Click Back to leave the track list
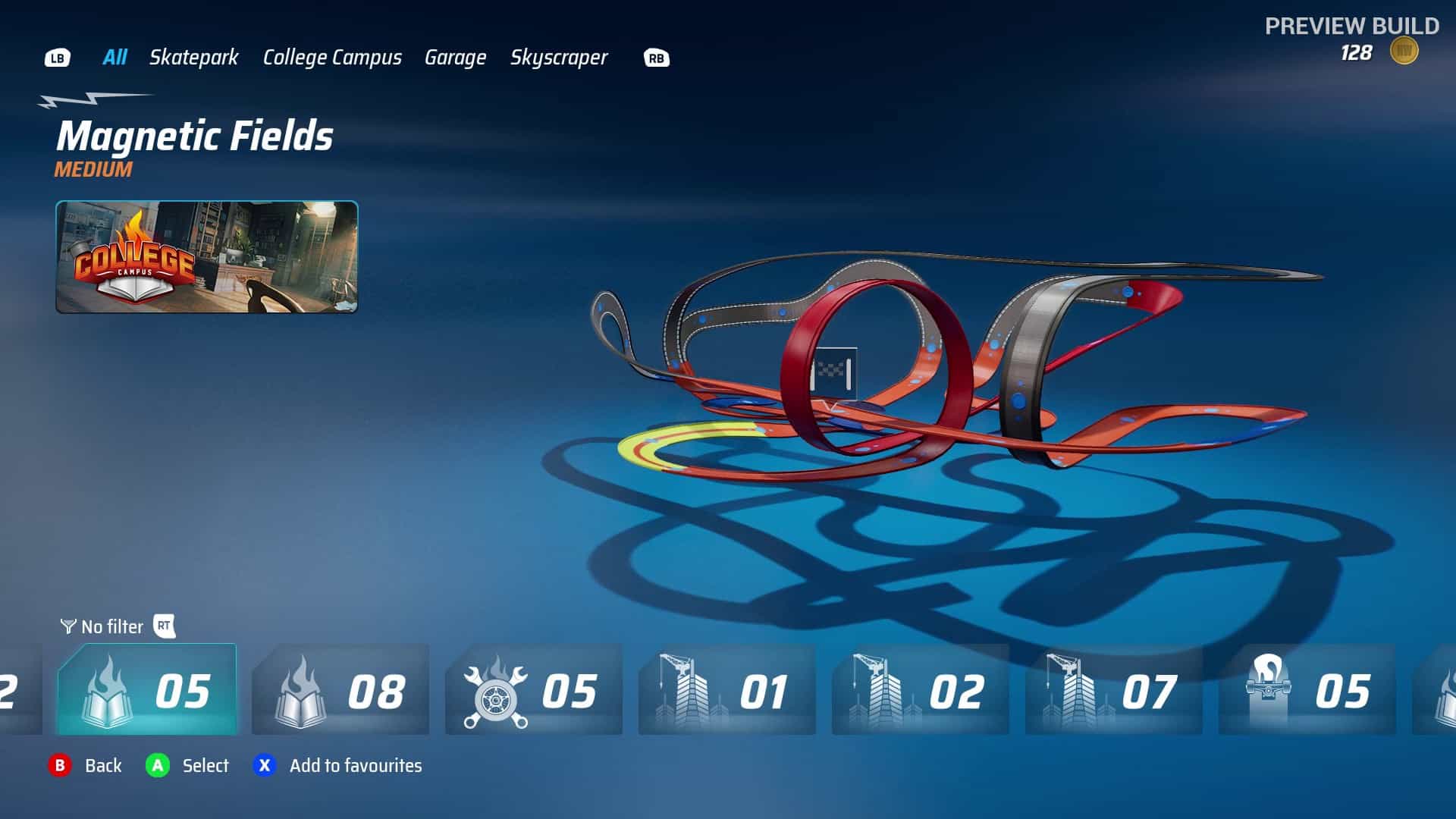This screenshot has width=1456, height=819. click(x=84, y=766)
